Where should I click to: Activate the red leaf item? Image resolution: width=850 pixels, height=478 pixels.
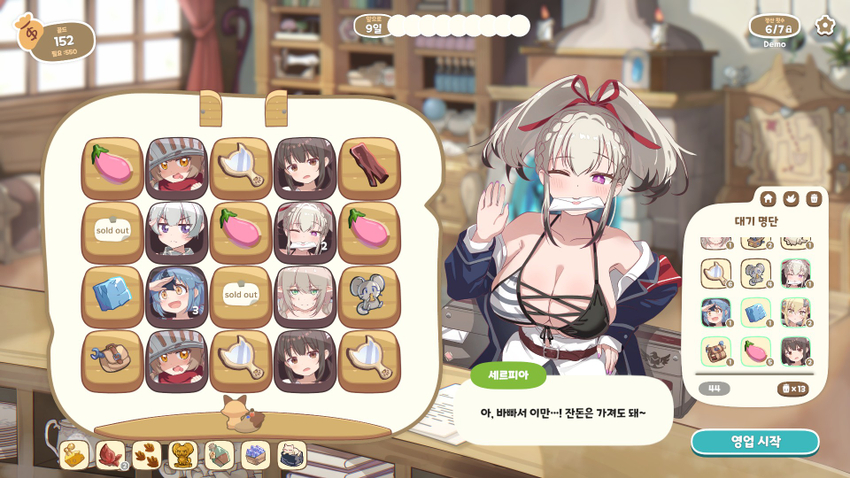click(110, 455)
